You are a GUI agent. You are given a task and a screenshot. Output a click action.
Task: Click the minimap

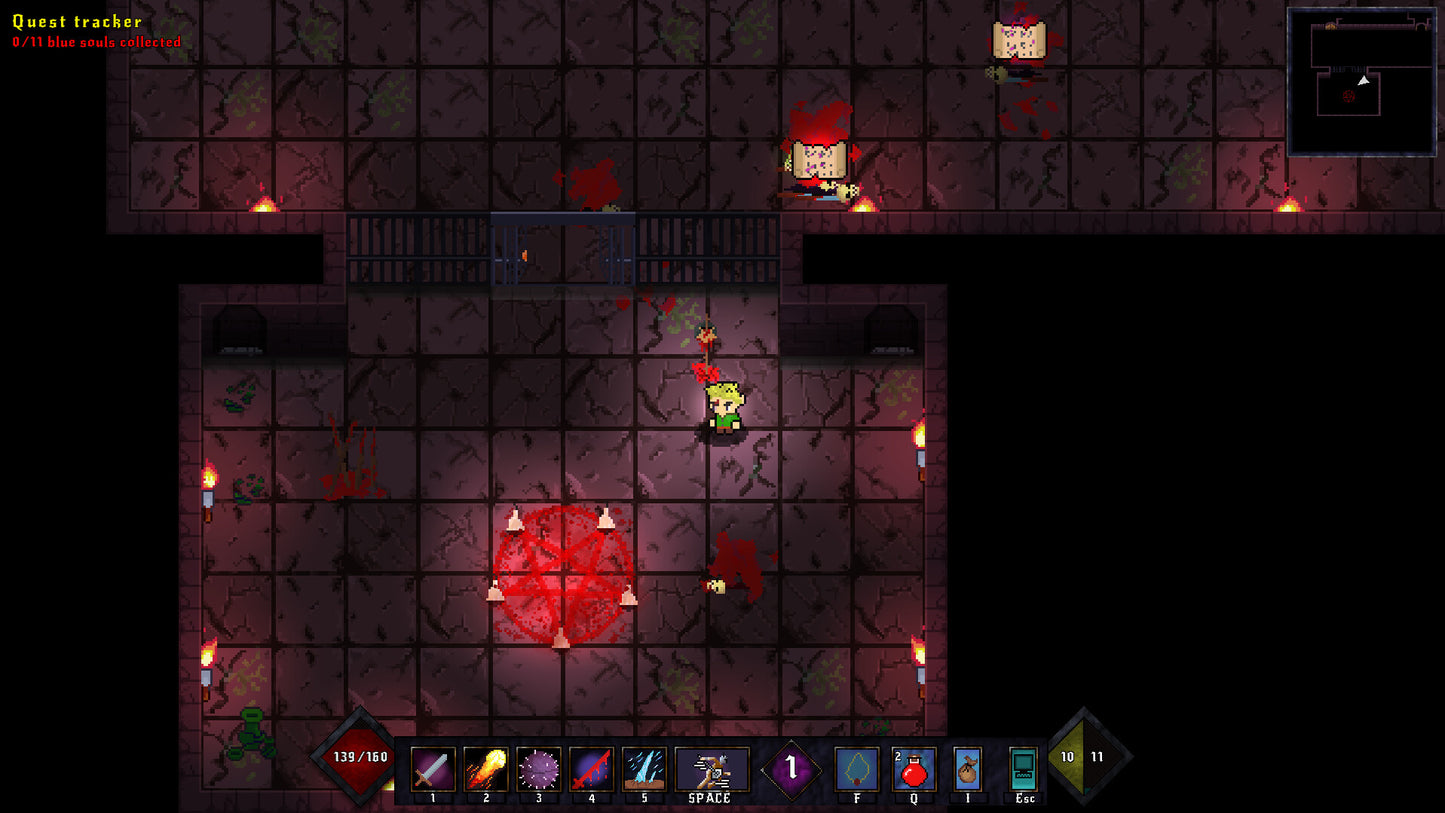(1361, 82)
